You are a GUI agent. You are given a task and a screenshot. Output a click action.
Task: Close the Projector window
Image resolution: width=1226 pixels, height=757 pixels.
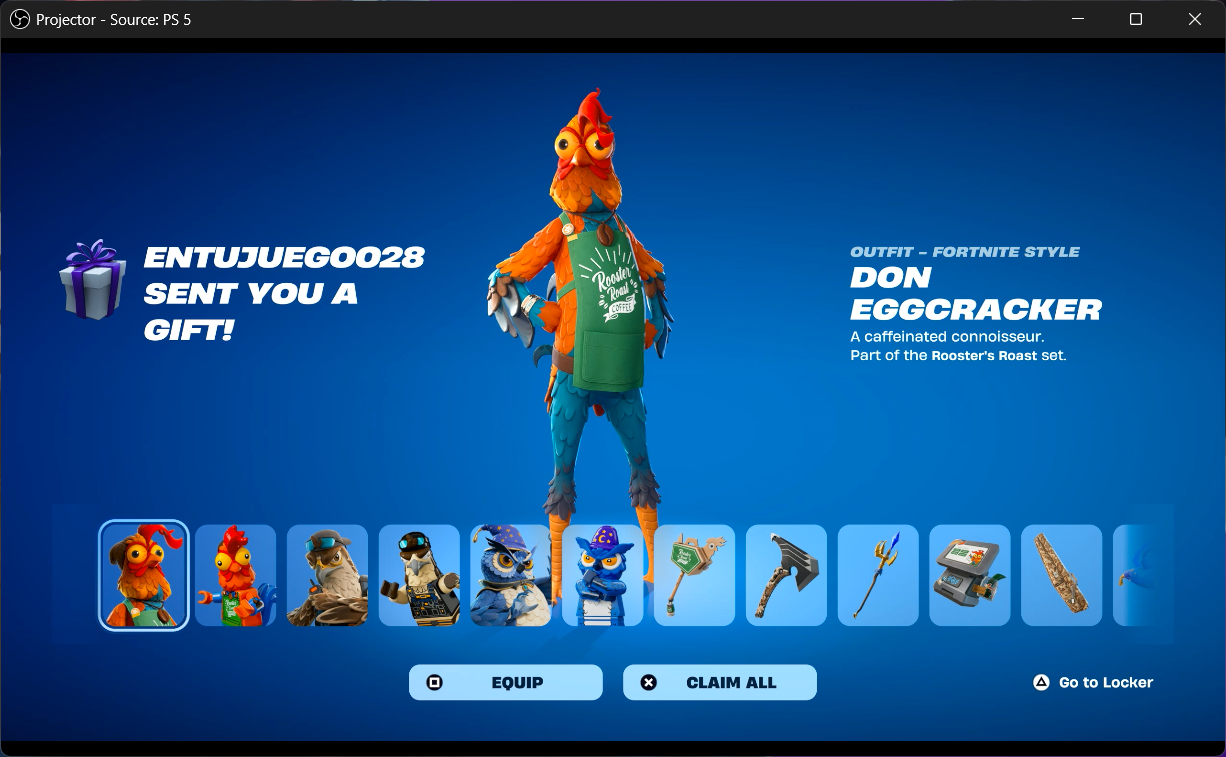(1195, 19)
